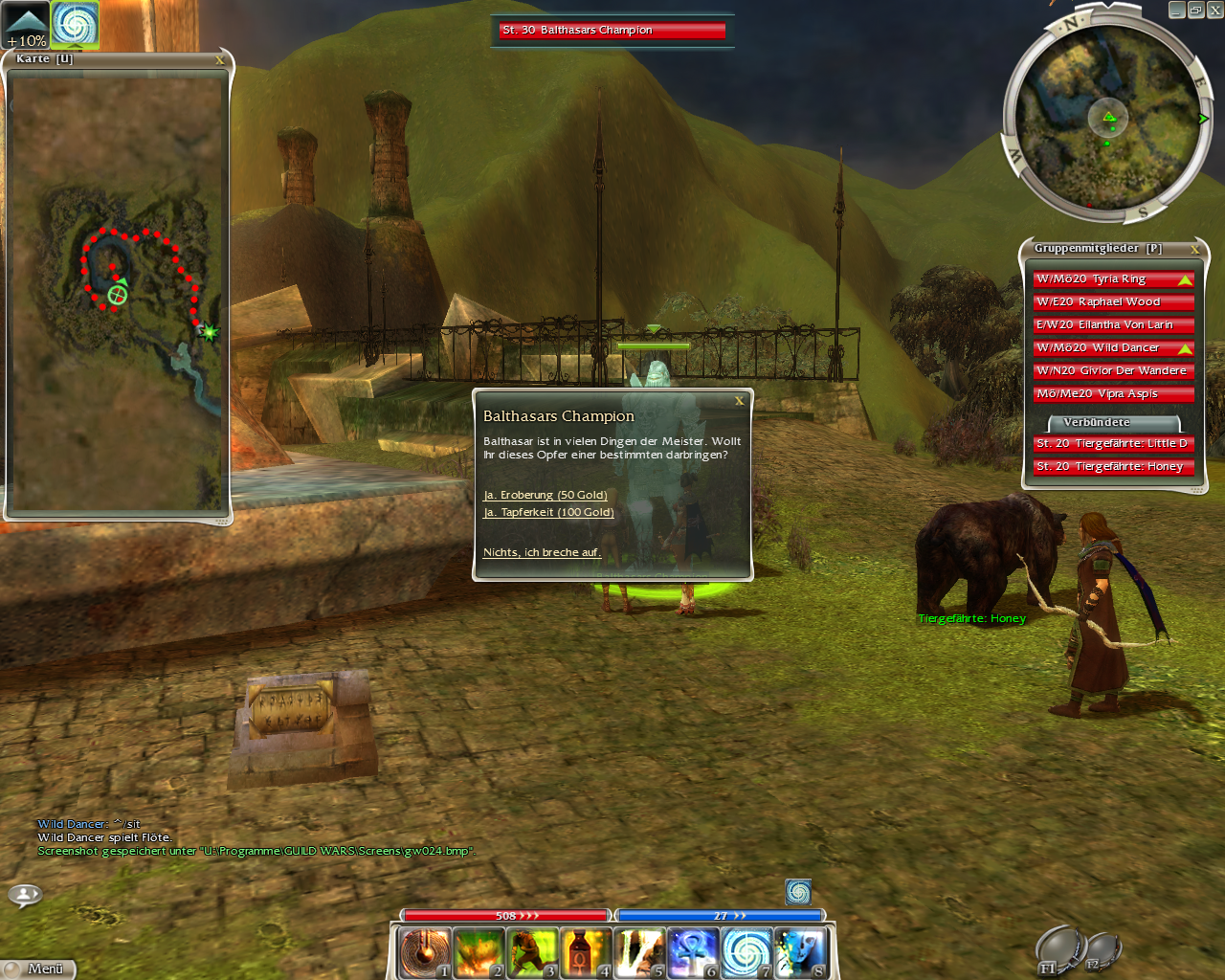Viewport: 1225px width, 980px height.
Task: Select party member Tyria Ring
Action: click(x=1112, y=279)
